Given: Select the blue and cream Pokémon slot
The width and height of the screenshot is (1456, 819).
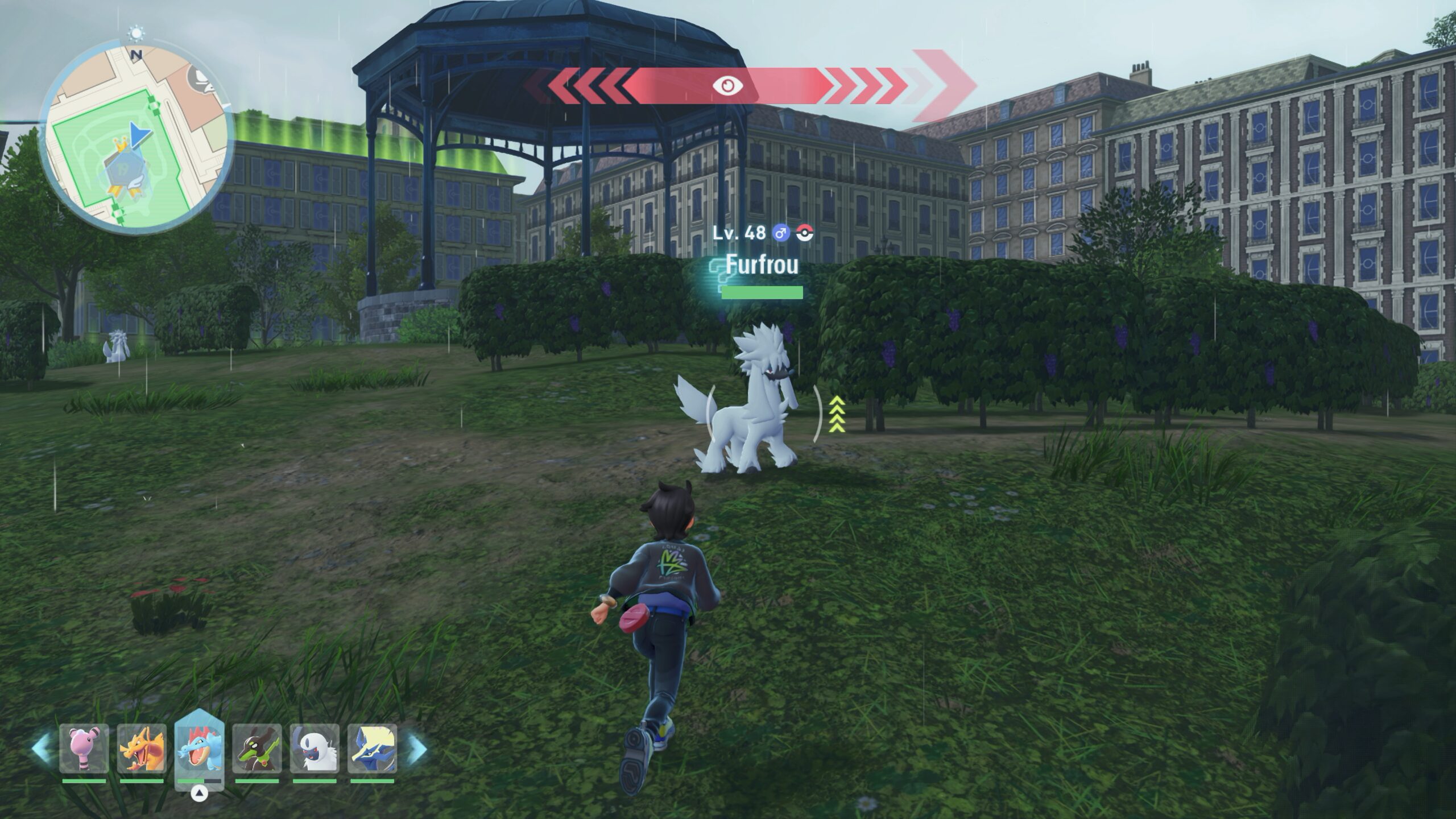Looking at the screenshot, I should (372, 748).
